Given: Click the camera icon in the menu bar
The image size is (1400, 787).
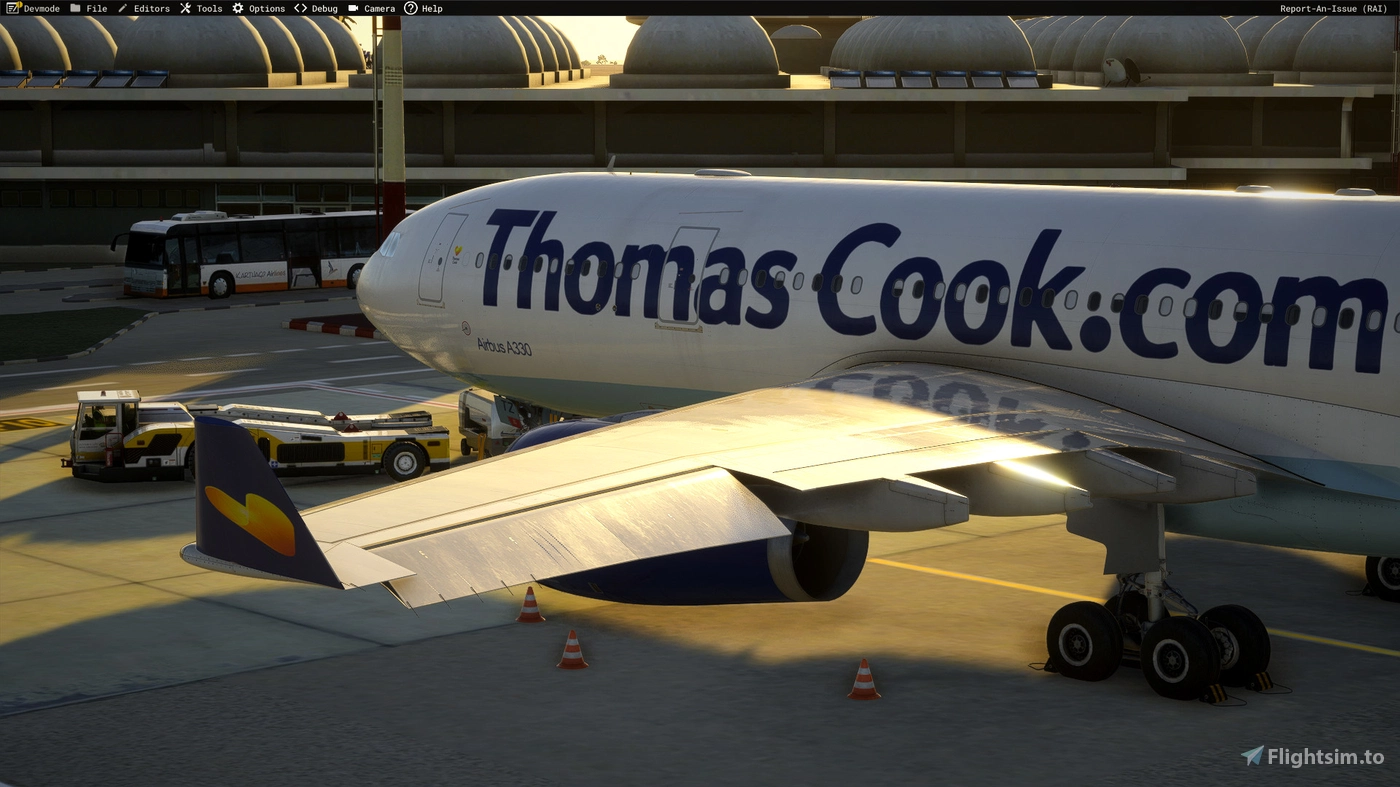Looking at the screenshot, I should point(352,8).
